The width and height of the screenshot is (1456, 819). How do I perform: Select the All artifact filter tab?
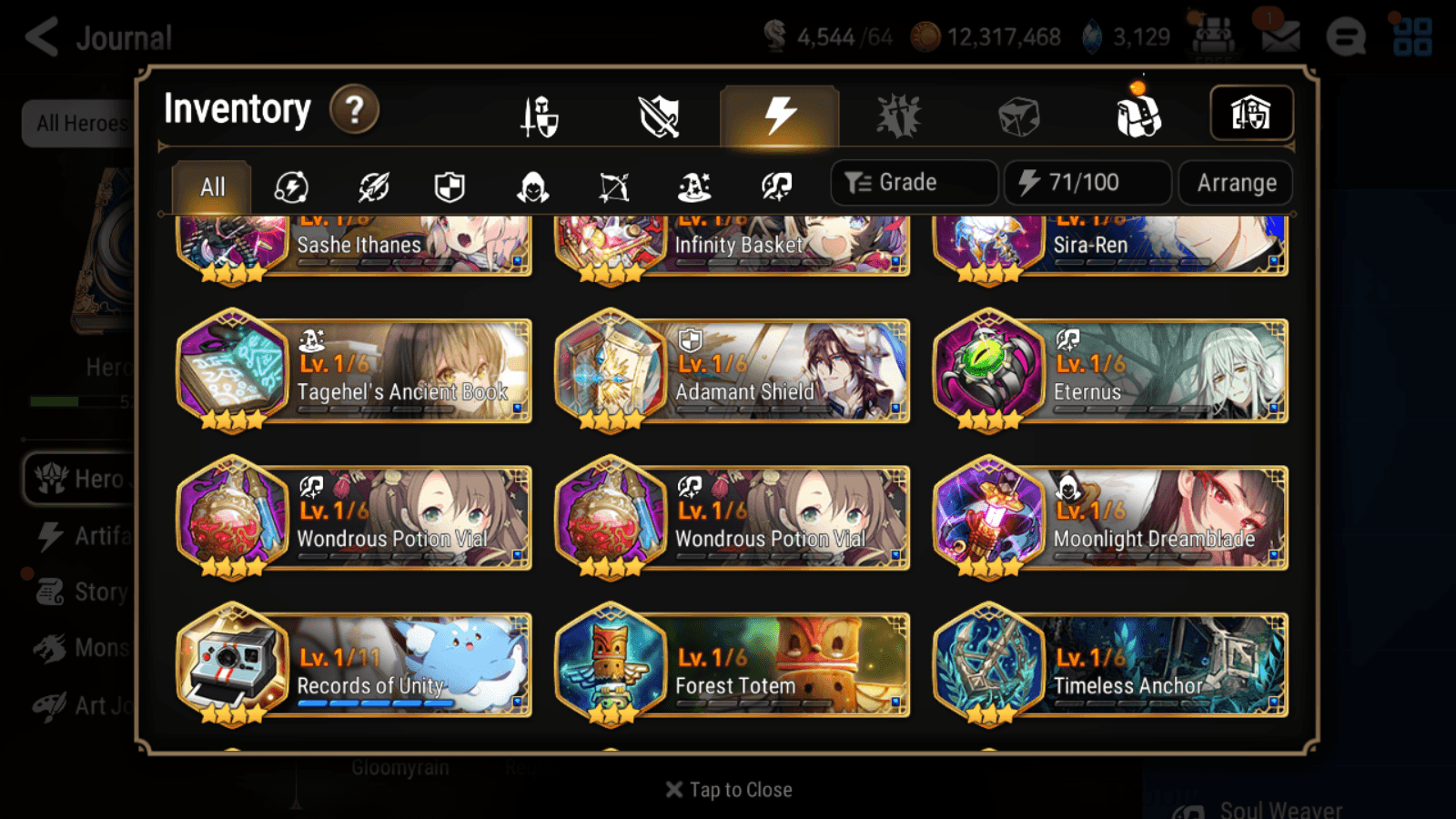(x=212, y=187)
